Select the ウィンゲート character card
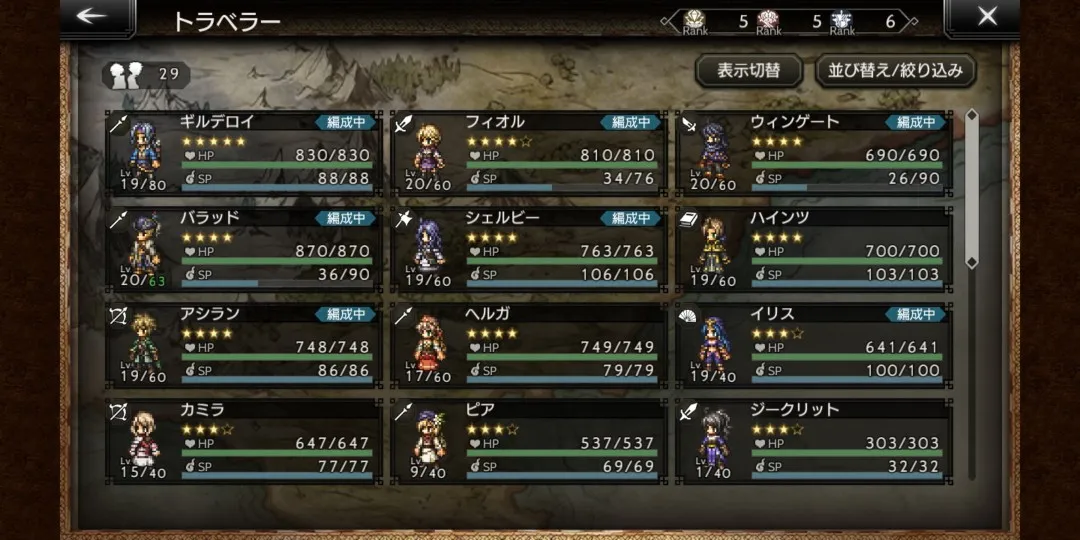Screen dimensions: 1080x540 click(x=813, y=153)
